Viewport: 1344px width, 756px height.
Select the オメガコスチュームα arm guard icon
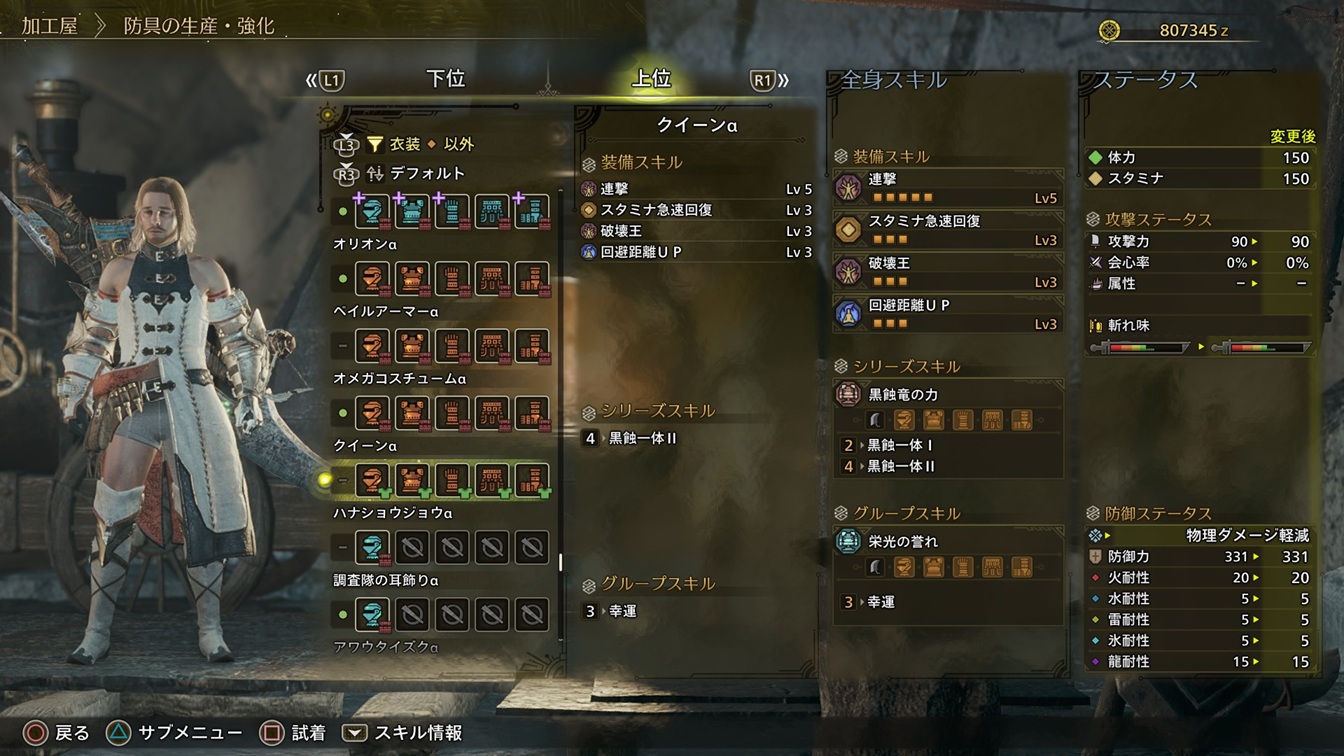coord(452,346)
